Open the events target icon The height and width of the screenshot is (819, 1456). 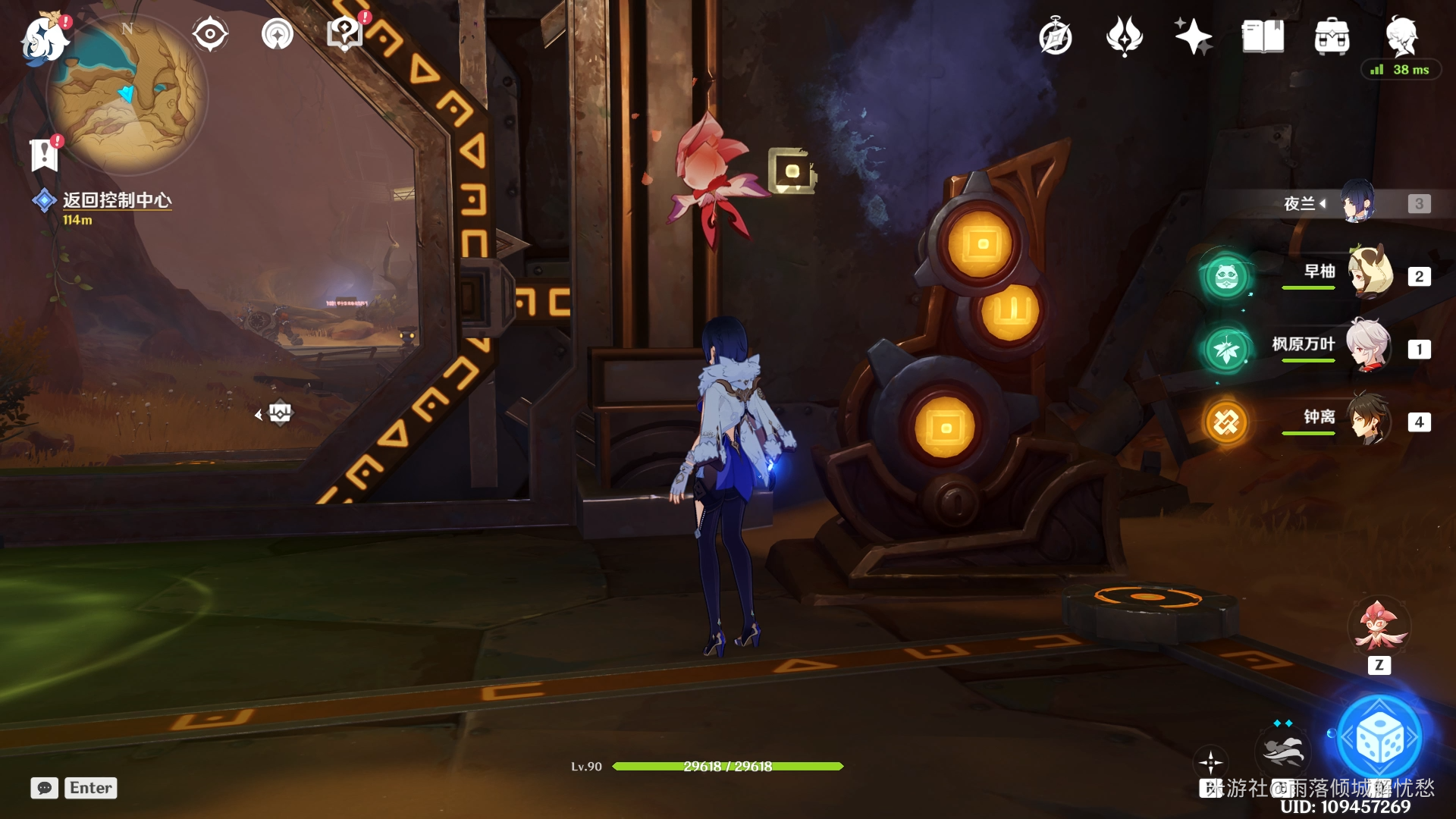[x=209, y=34]
